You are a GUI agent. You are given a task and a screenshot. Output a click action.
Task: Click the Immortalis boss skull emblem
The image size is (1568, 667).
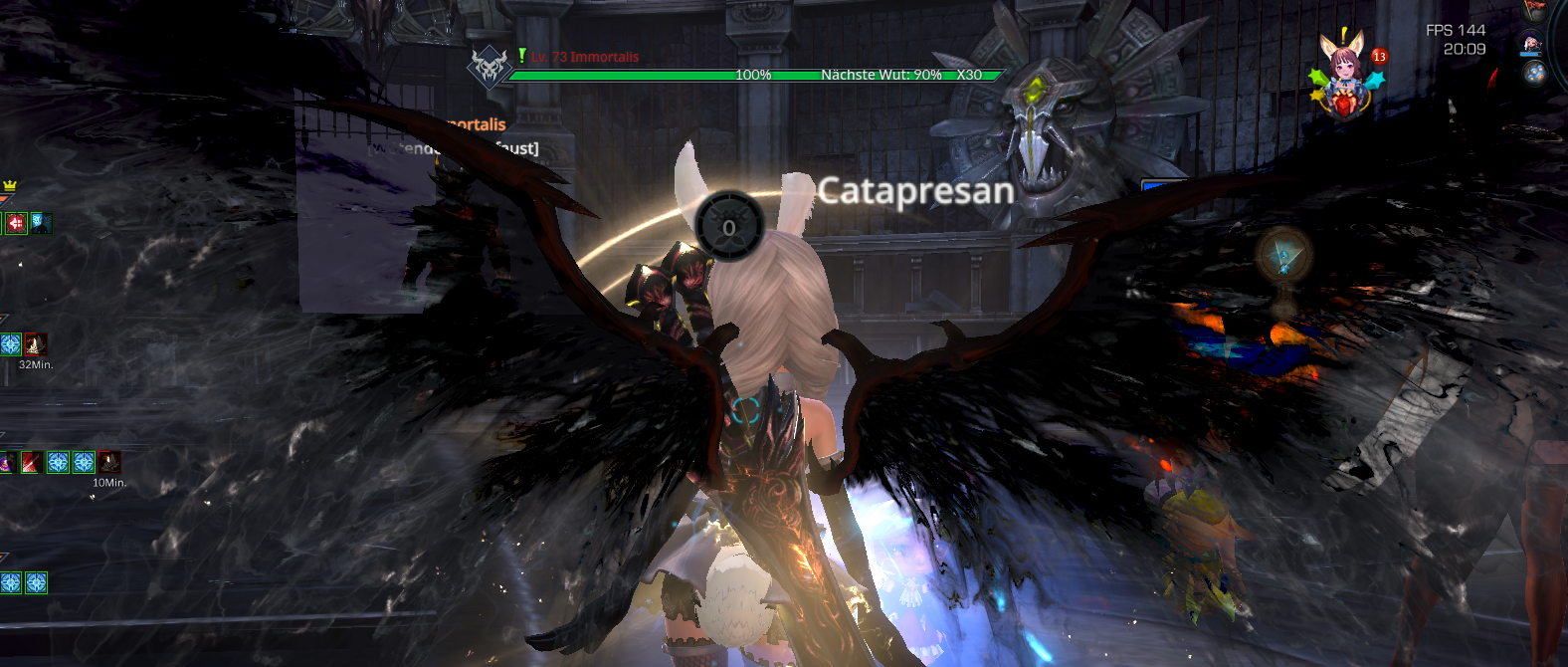(489, 68)
